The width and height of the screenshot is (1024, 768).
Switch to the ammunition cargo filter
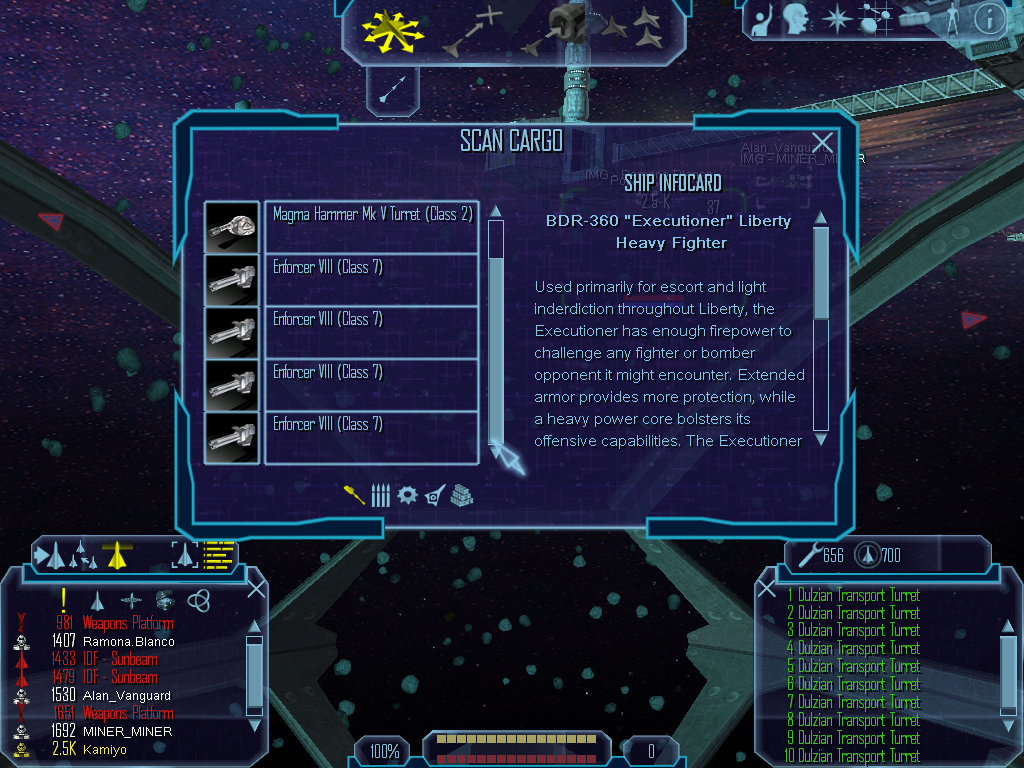click(380, 495)
